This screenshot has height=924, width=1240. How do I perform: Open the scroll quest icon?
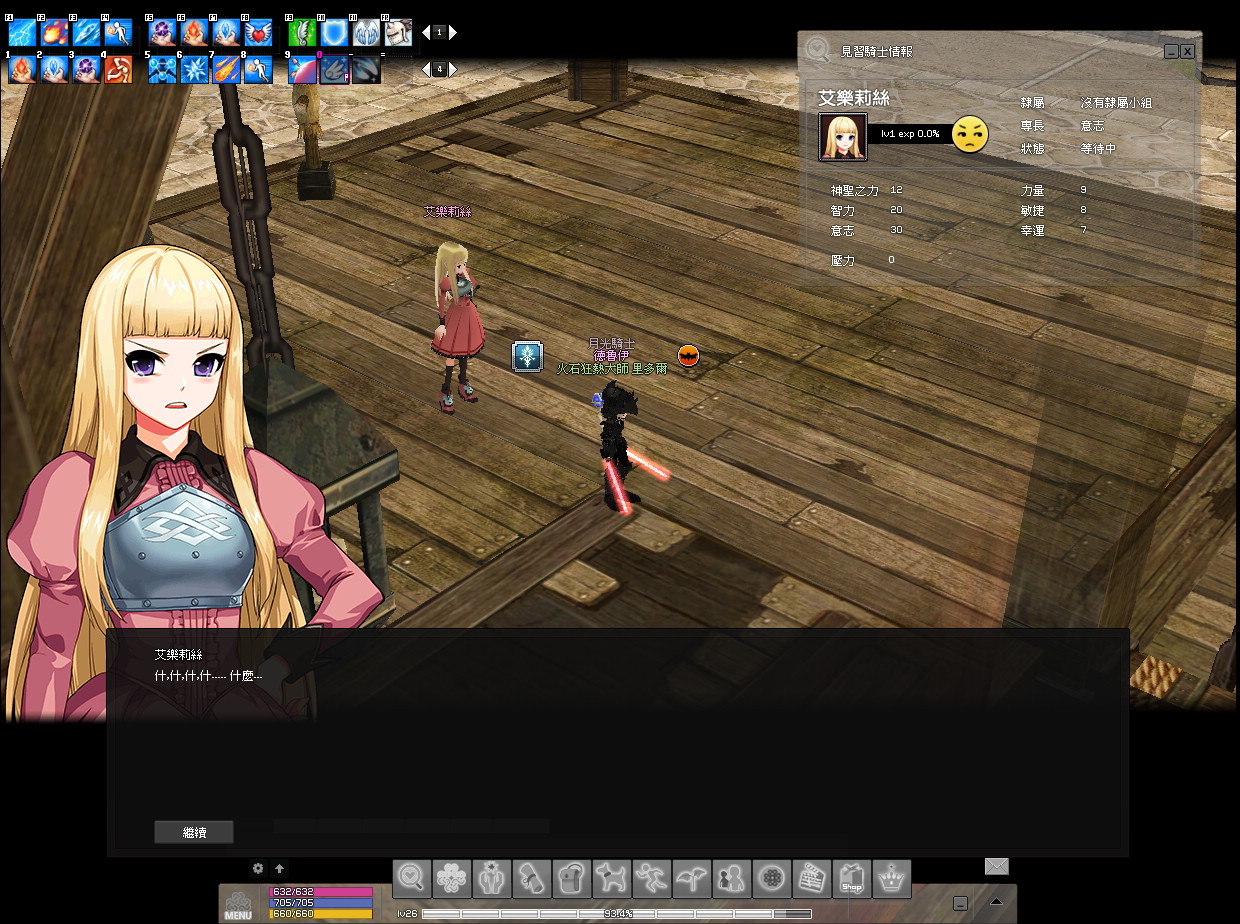(532, 879)
